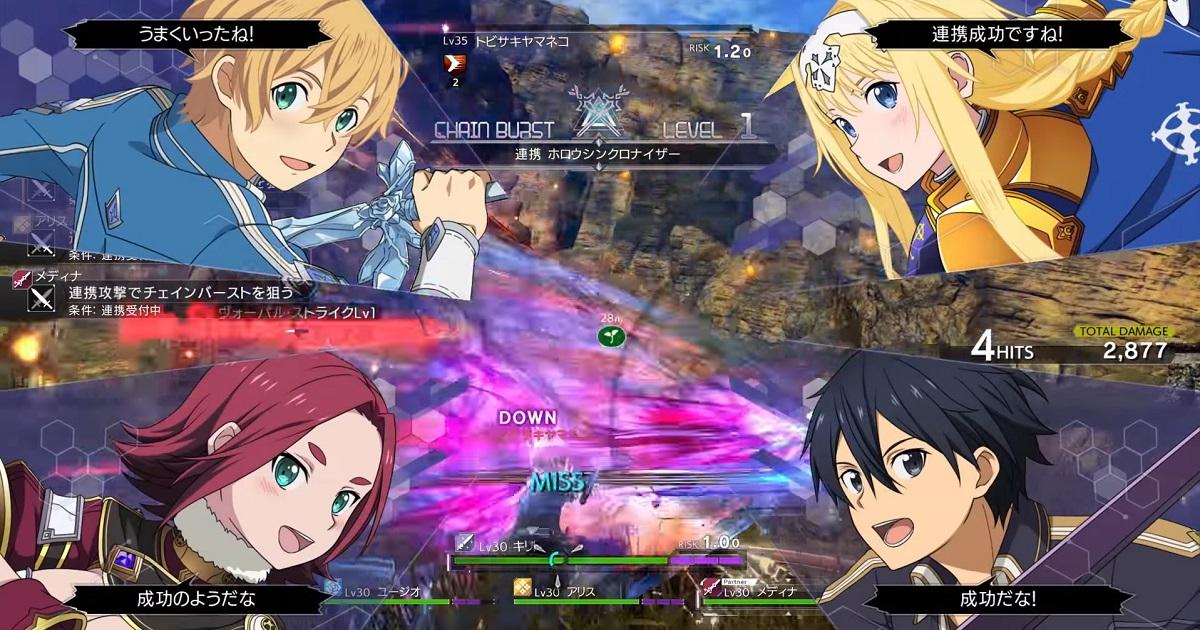The height and width of the screenshot is (630, 1200).
Task: Select Alice's crossed-swords tactic icon
Action: [41, 241]
